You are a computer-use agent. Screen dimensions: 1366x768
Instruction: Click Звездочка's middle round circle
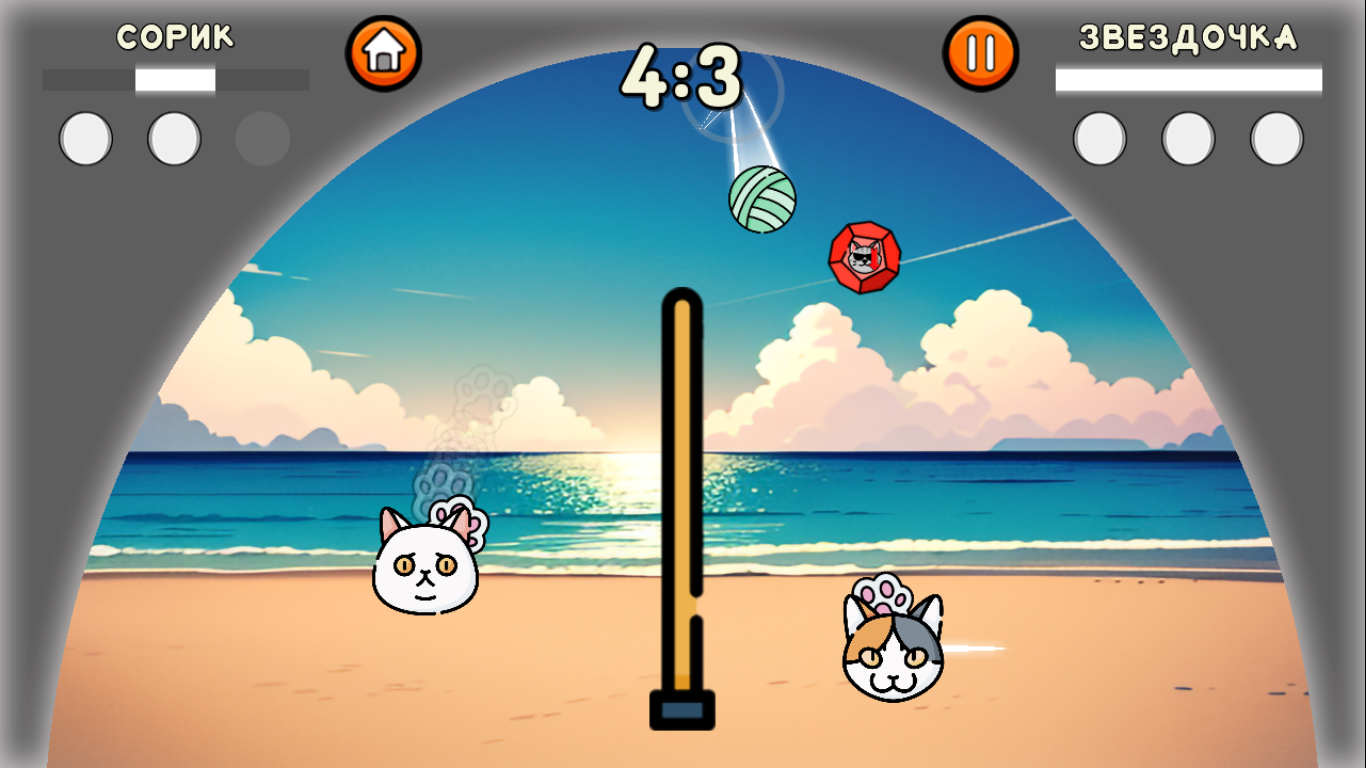tap(1188, 138)
